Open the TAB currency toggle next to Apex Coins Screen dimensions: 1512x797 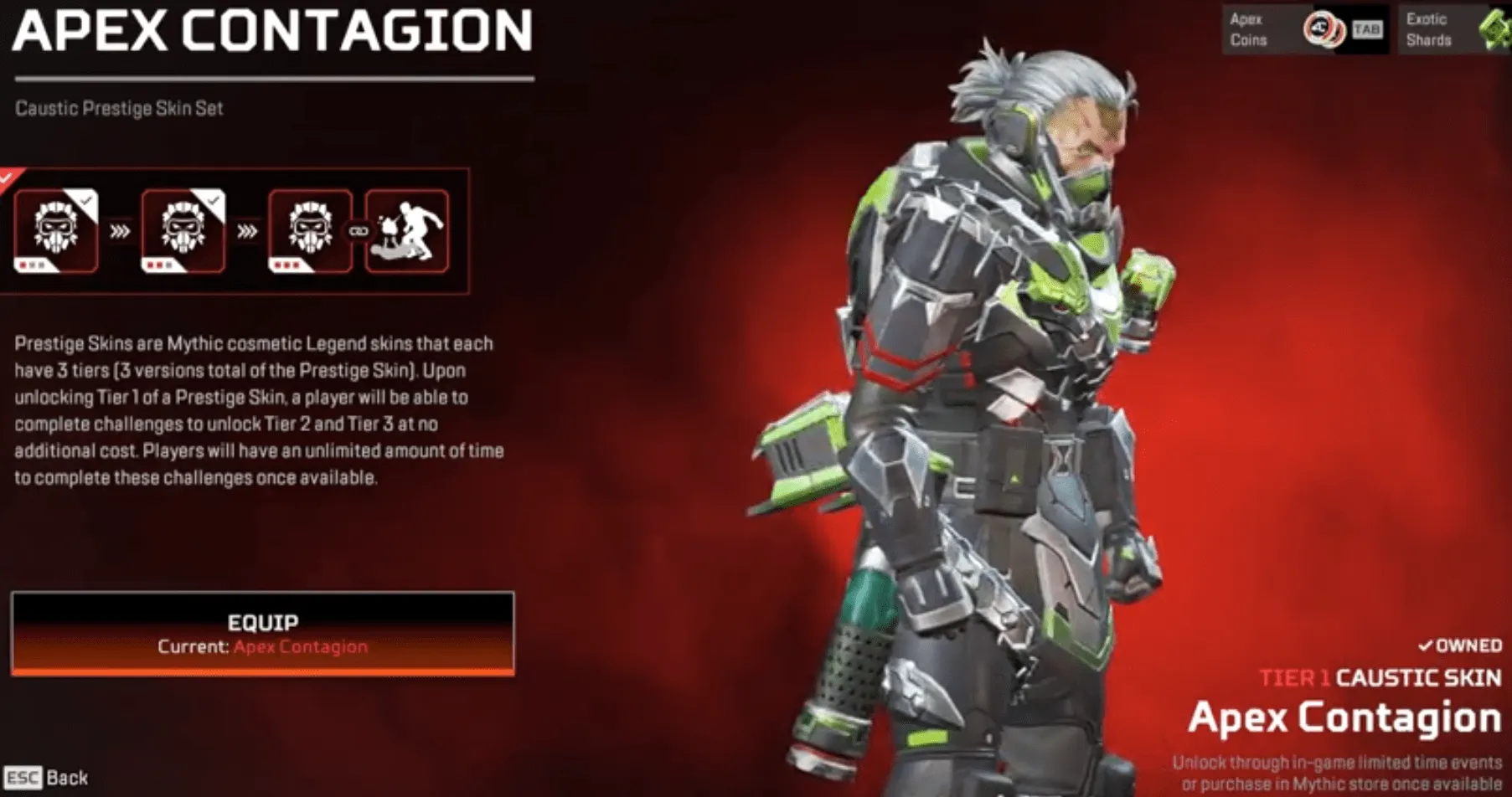[1367, 29]
